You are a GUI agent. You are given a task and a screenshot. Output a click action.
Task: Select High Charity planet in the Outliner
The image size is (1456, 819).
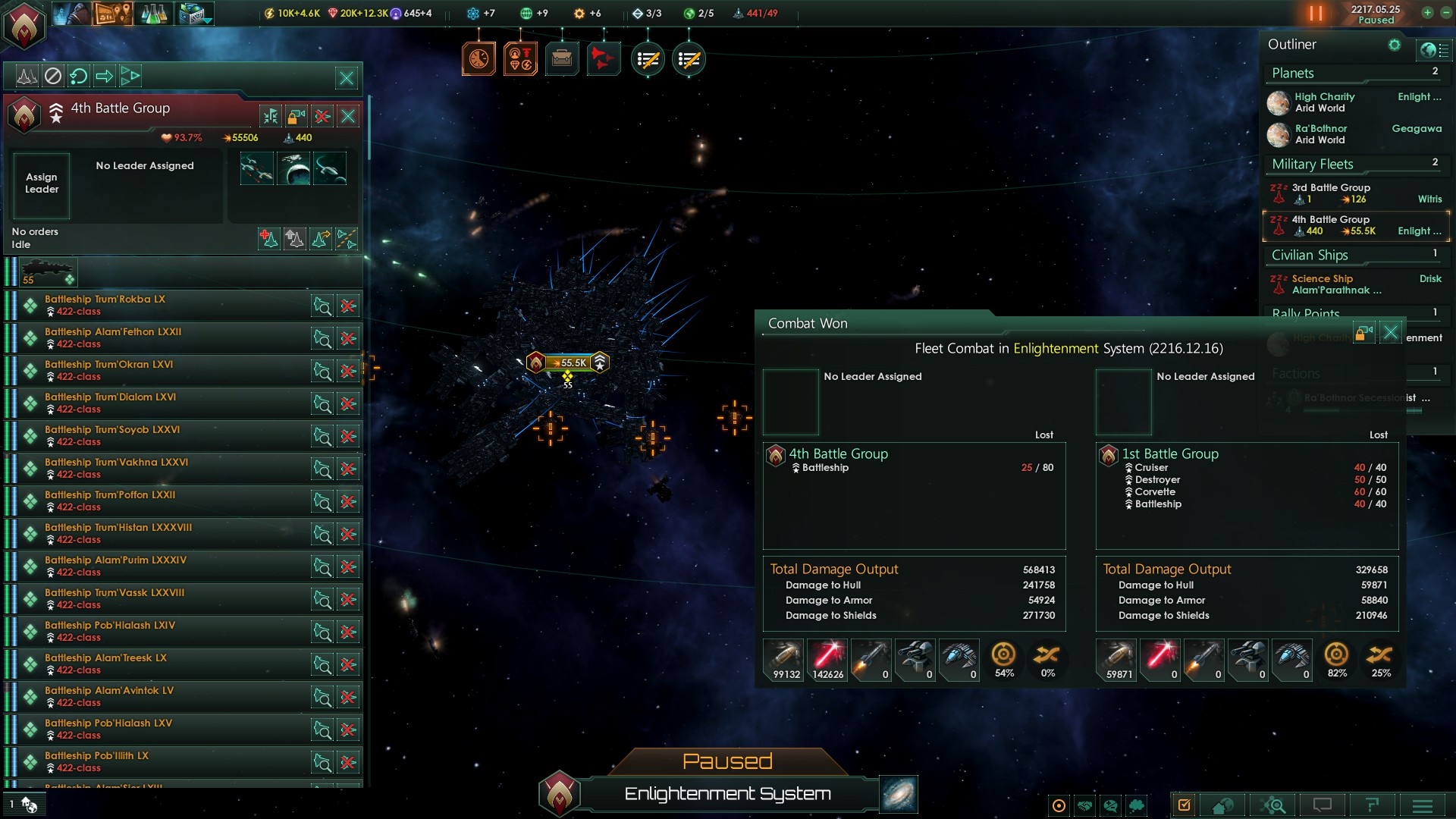1324,102
